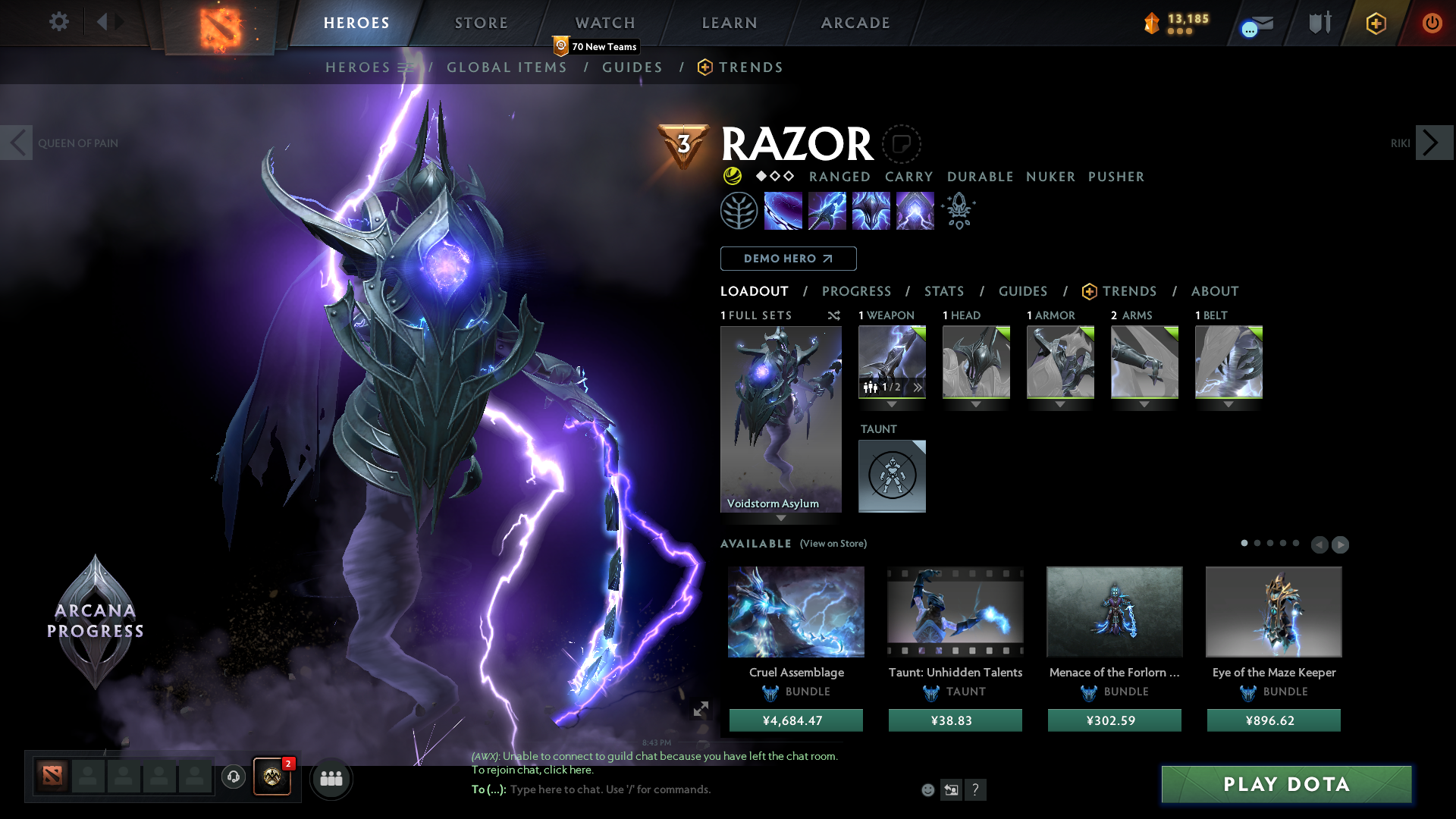Click the PLAY DOTA button
1456x819 pixels.
click(1286, 784)
